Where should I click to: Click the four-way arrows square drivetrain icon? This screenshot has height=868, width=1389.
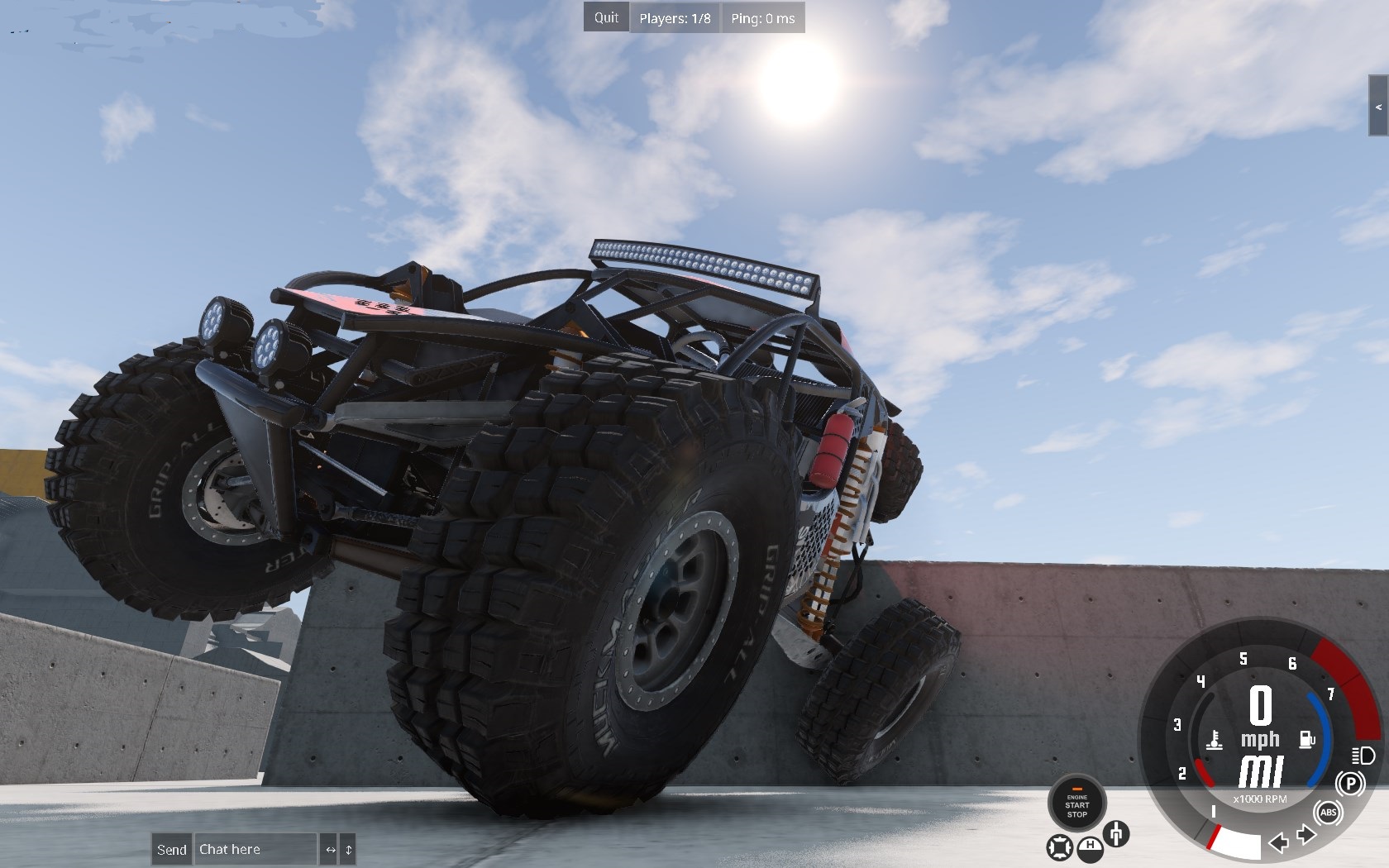point(1059,847)
